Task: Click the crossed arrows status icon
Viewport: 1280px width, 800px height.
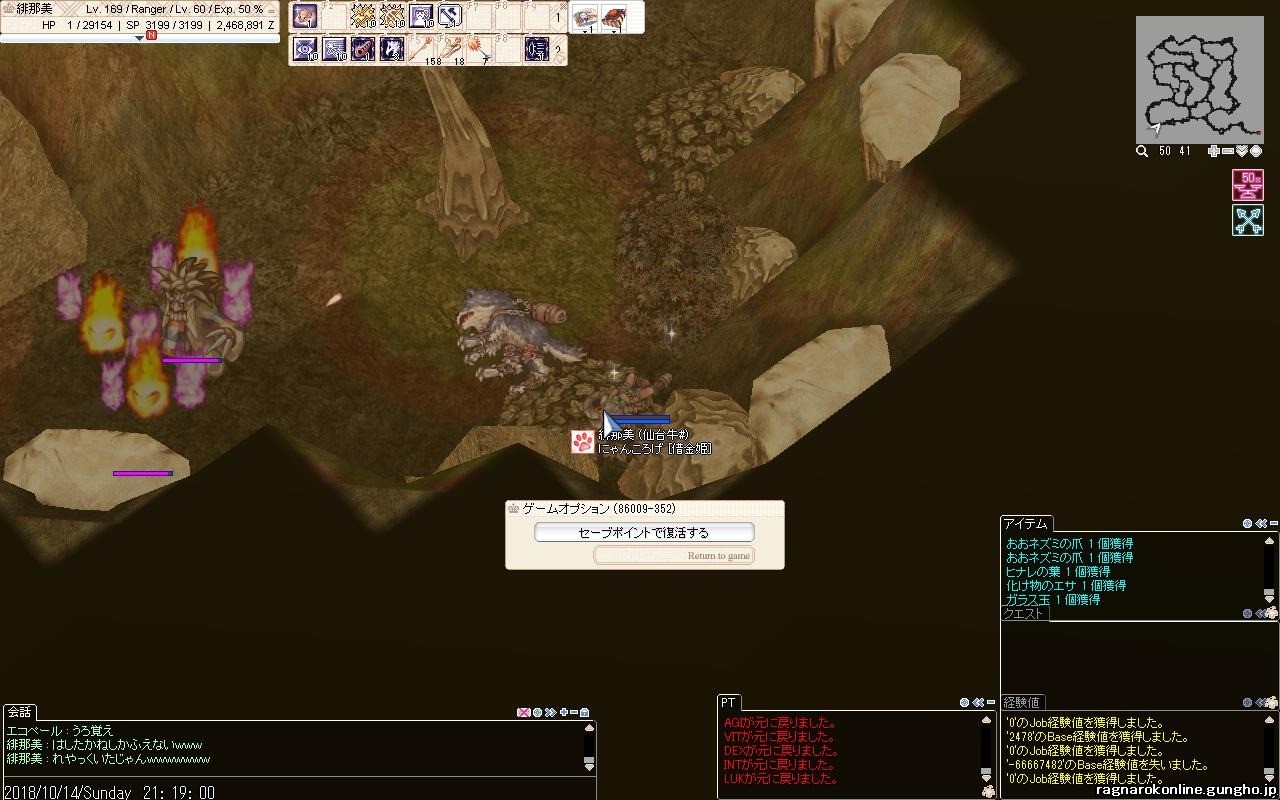Action: (1248, 220)
